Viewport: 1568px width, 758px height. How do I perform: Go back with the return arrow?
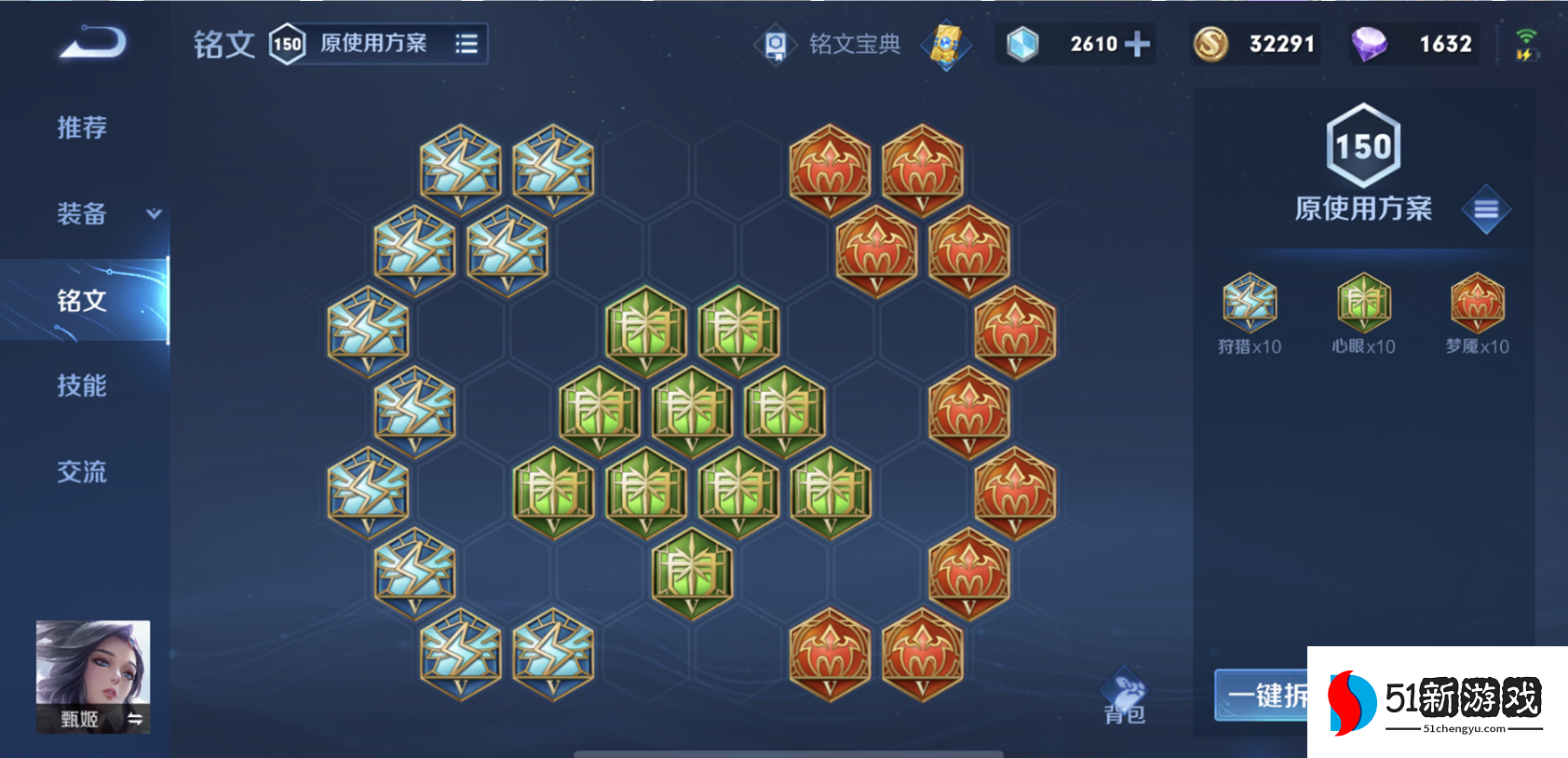click(92, 43)
